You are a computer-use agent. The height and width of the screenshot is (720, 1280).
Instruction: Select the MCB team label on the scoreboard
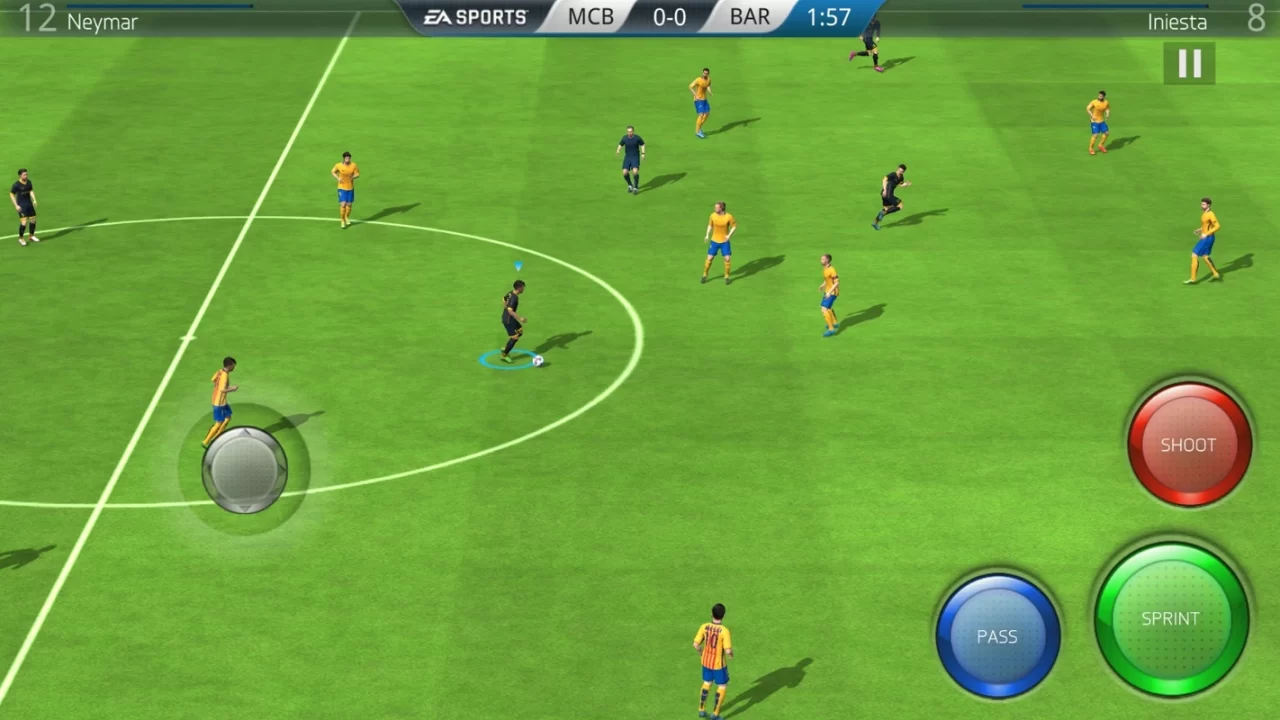point(589,16)
